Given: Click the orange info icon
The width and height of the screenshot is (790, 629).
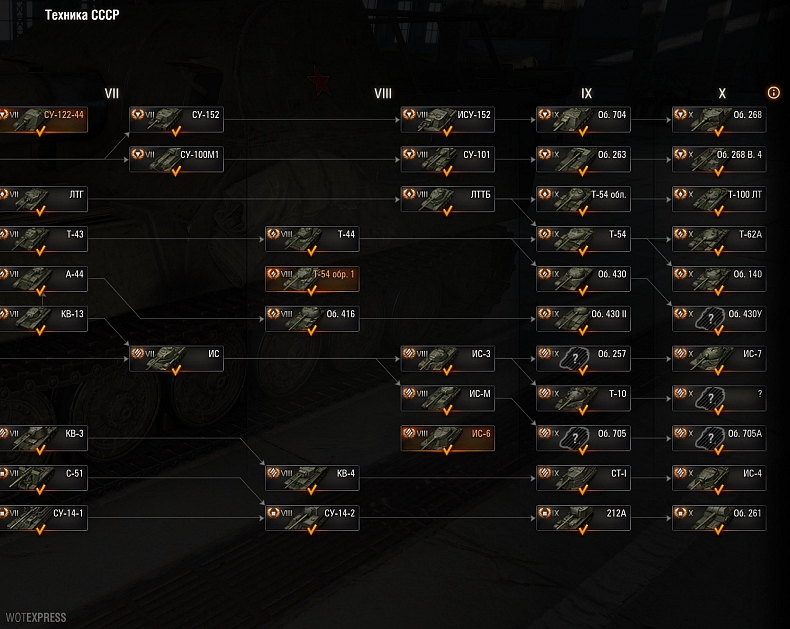Looking at the screenshot, I should point(774,93).
